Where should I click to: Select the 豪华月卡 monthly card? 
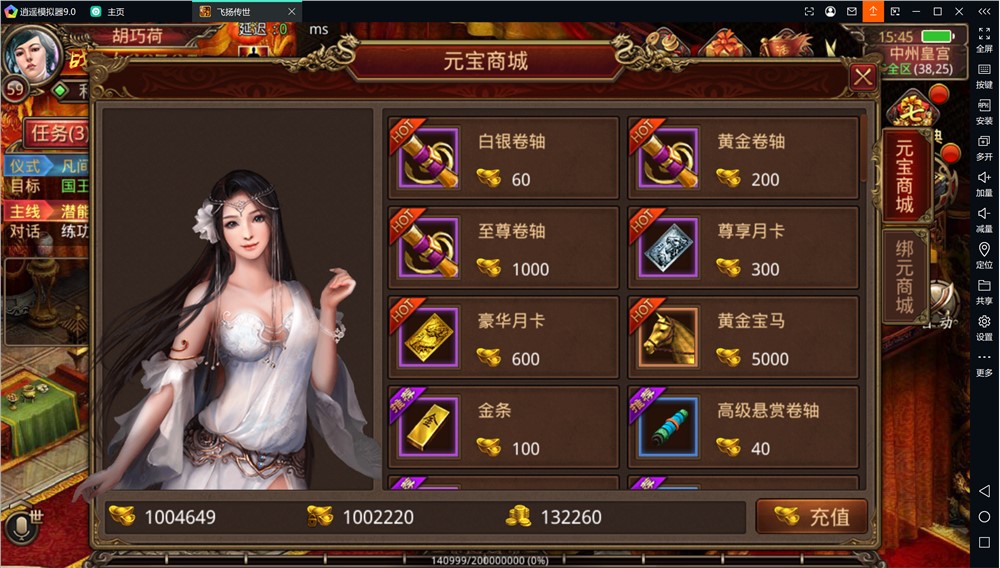click(x=503, y=338)
